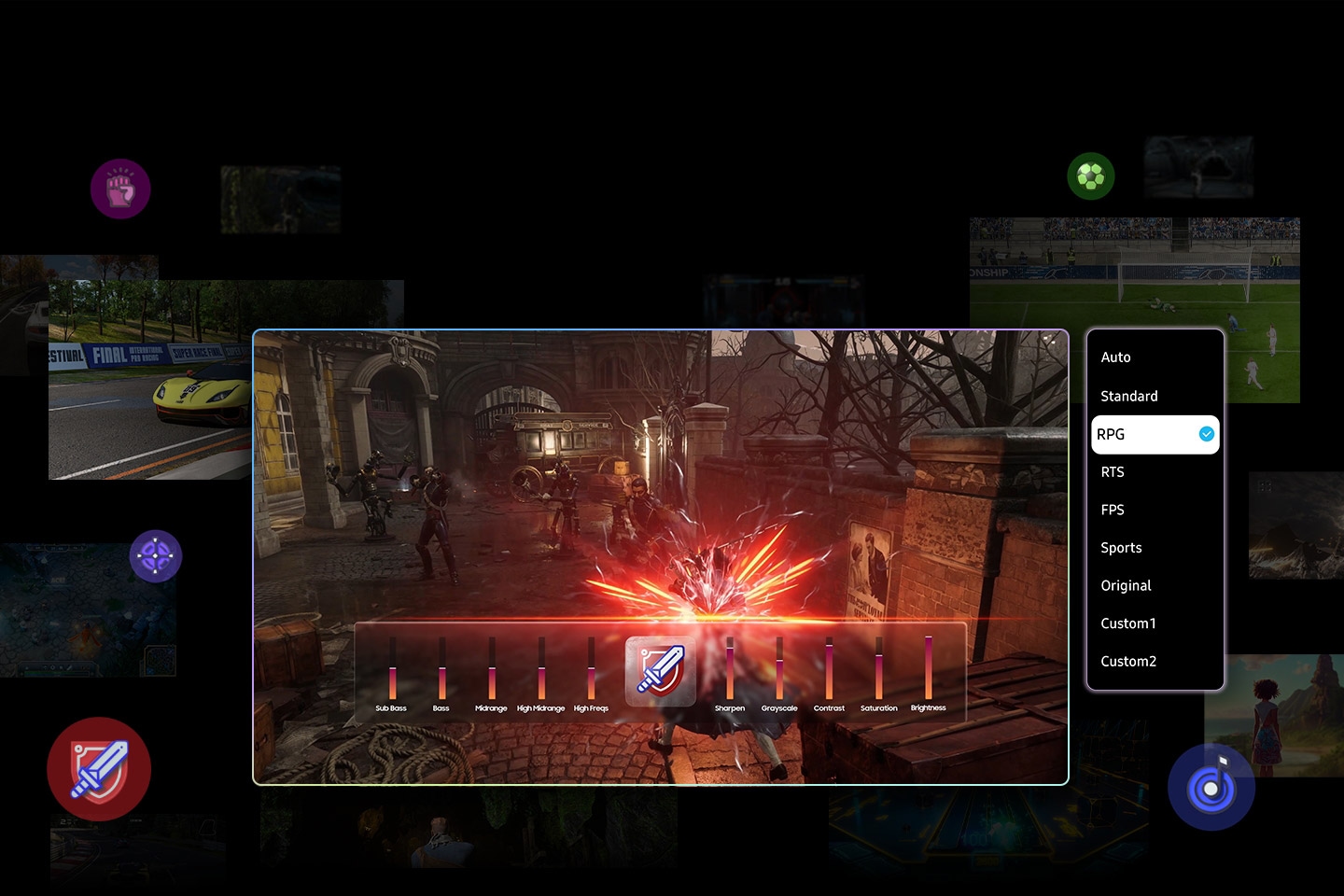Click the checkmark badge next to RPG
Viewport: 1344px width, 896px height.
(1205, 434)
